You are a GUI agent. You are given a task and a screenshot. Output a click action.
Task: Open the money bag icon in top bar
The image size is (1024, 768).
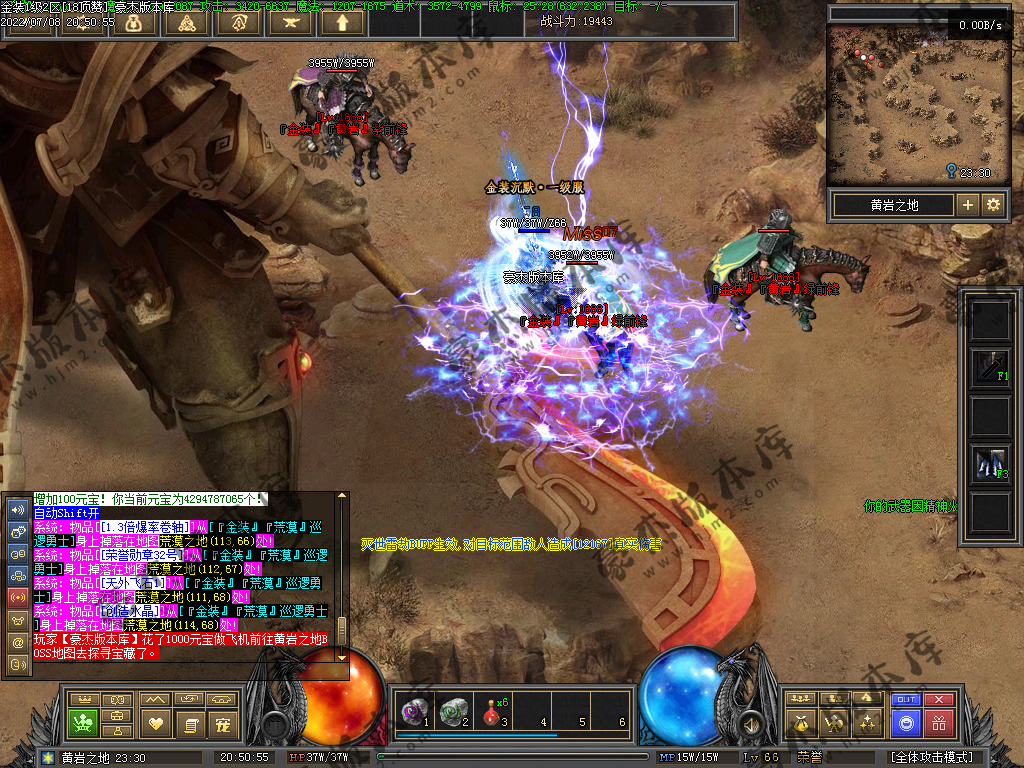click(134, 22)
